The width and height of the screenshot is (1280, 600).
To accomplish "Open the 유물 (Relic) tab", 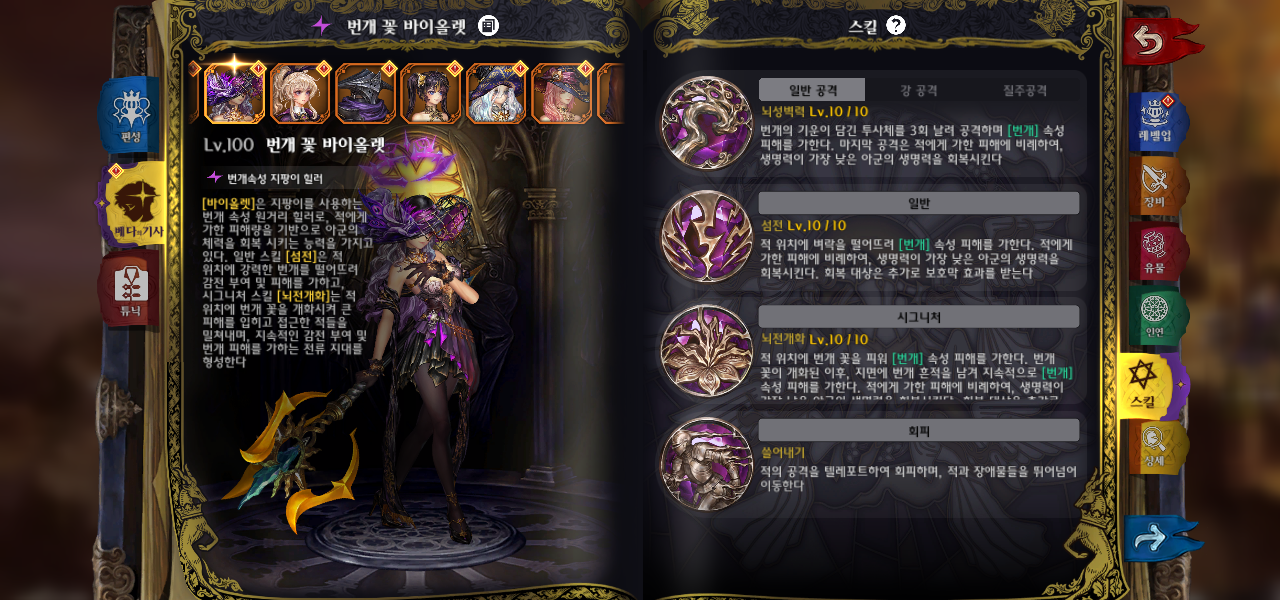I will point(1155,252).
